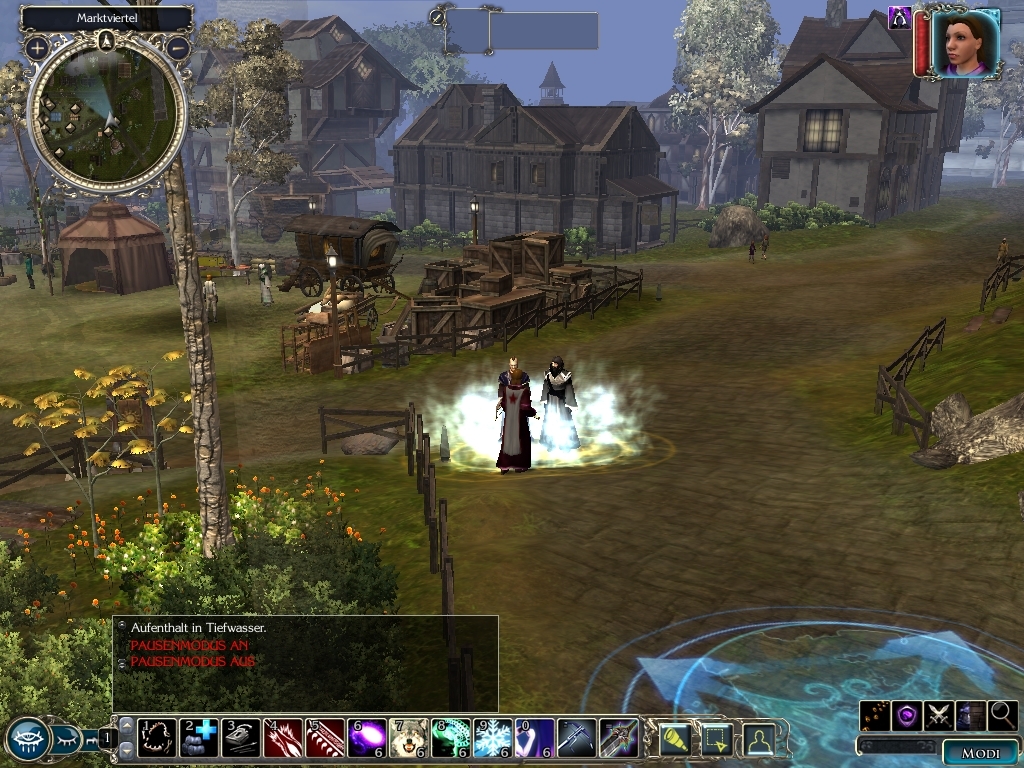The height and width of the screenshot is (768, 1024).
Task: Click the yellow spyglass button
Action: [x=676, y=738]
